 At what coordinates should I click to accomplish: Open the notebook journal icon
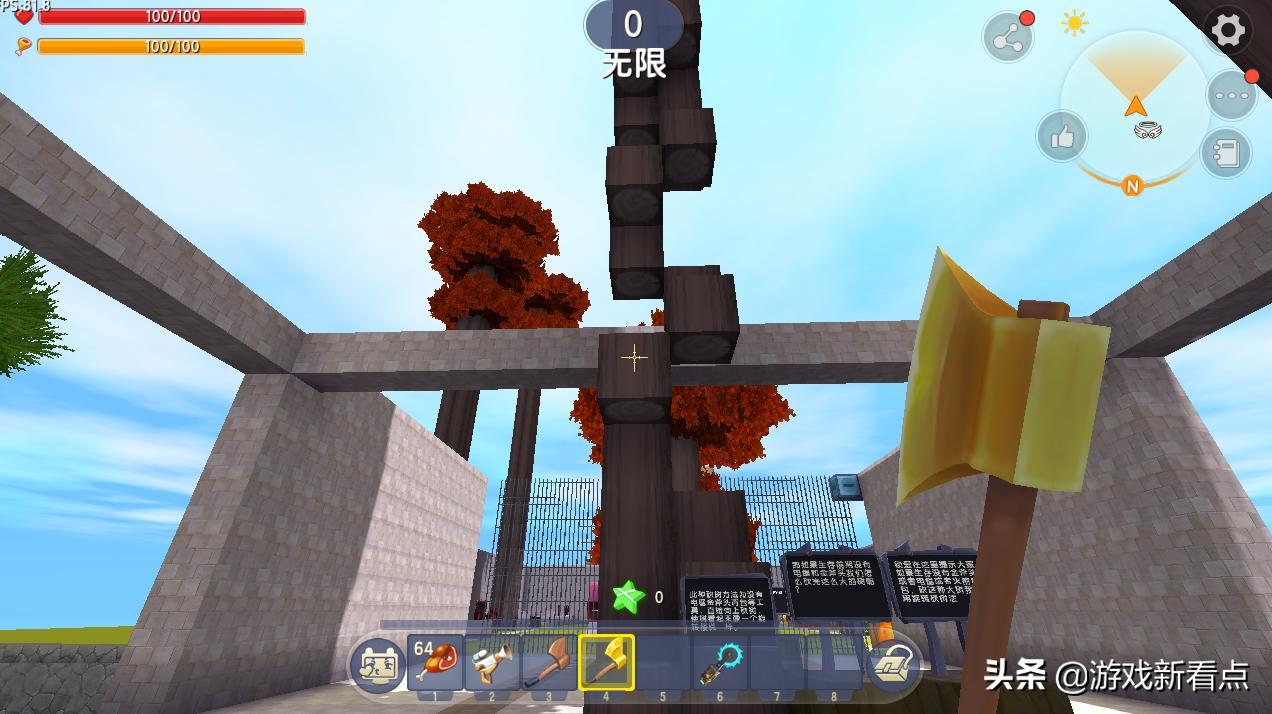click(x=1226, y=153)
